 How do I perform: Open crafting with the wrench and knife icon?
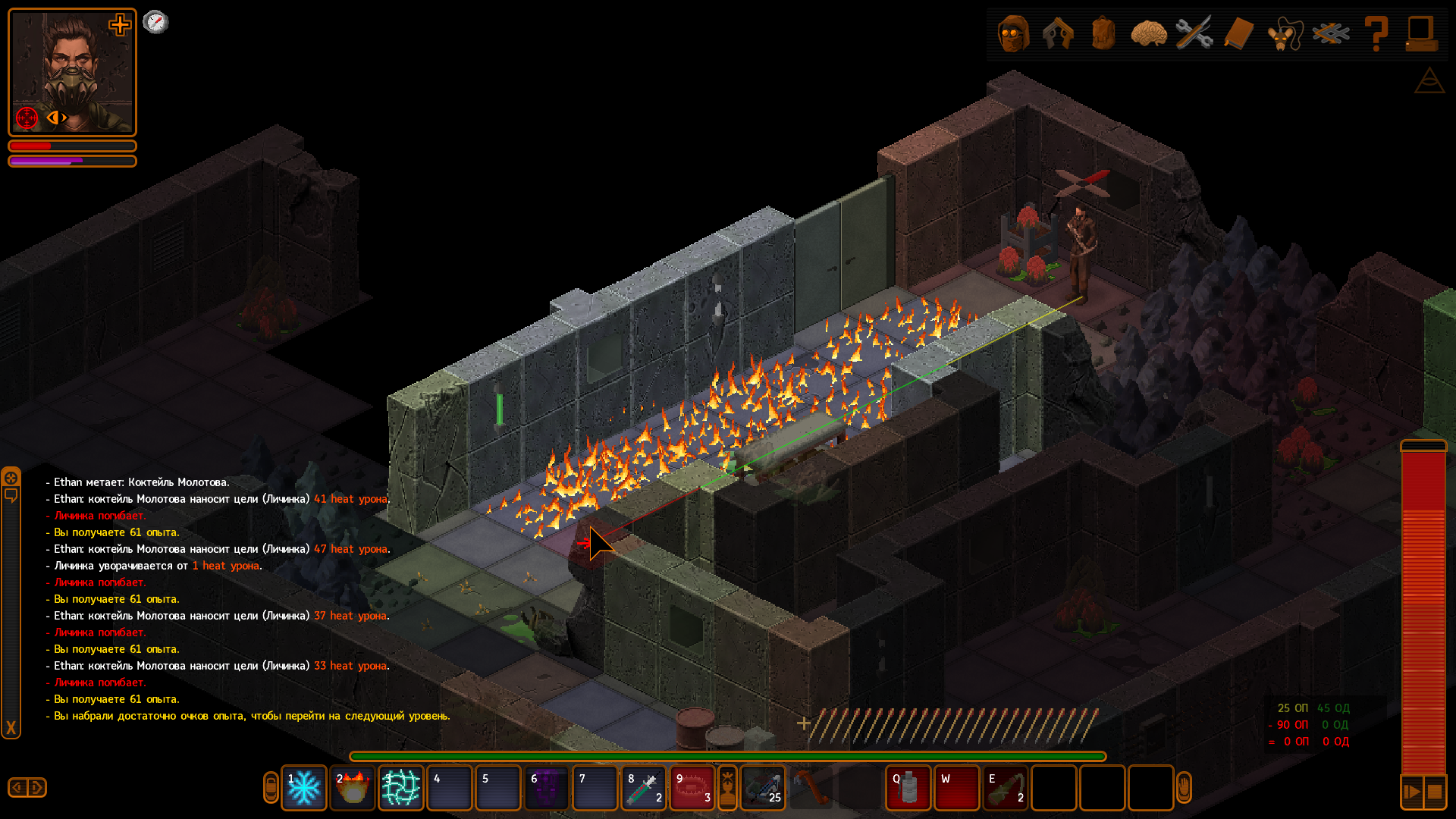(1194, 33)
